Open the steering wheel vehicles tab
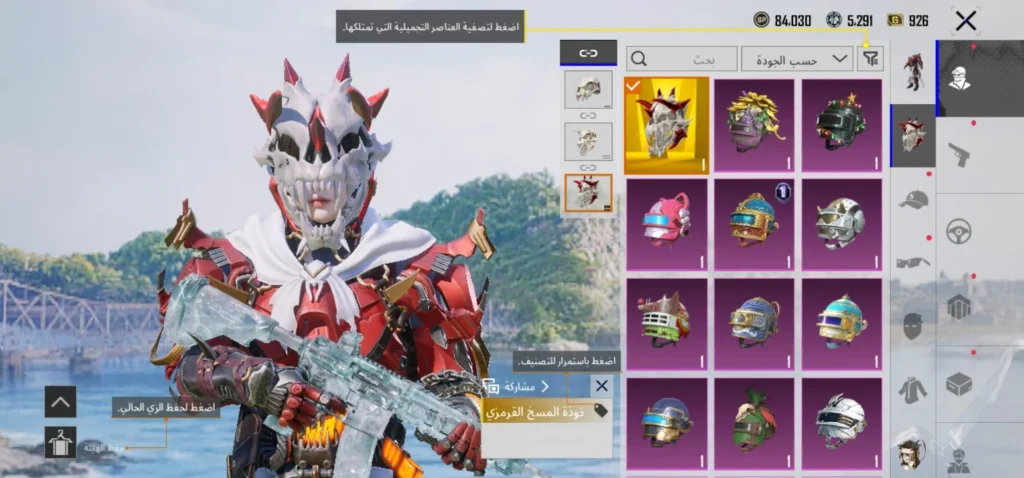Image resolution: width=1024 pixels, height=478 pixels. pyautogui.click(x=959, y=230)
